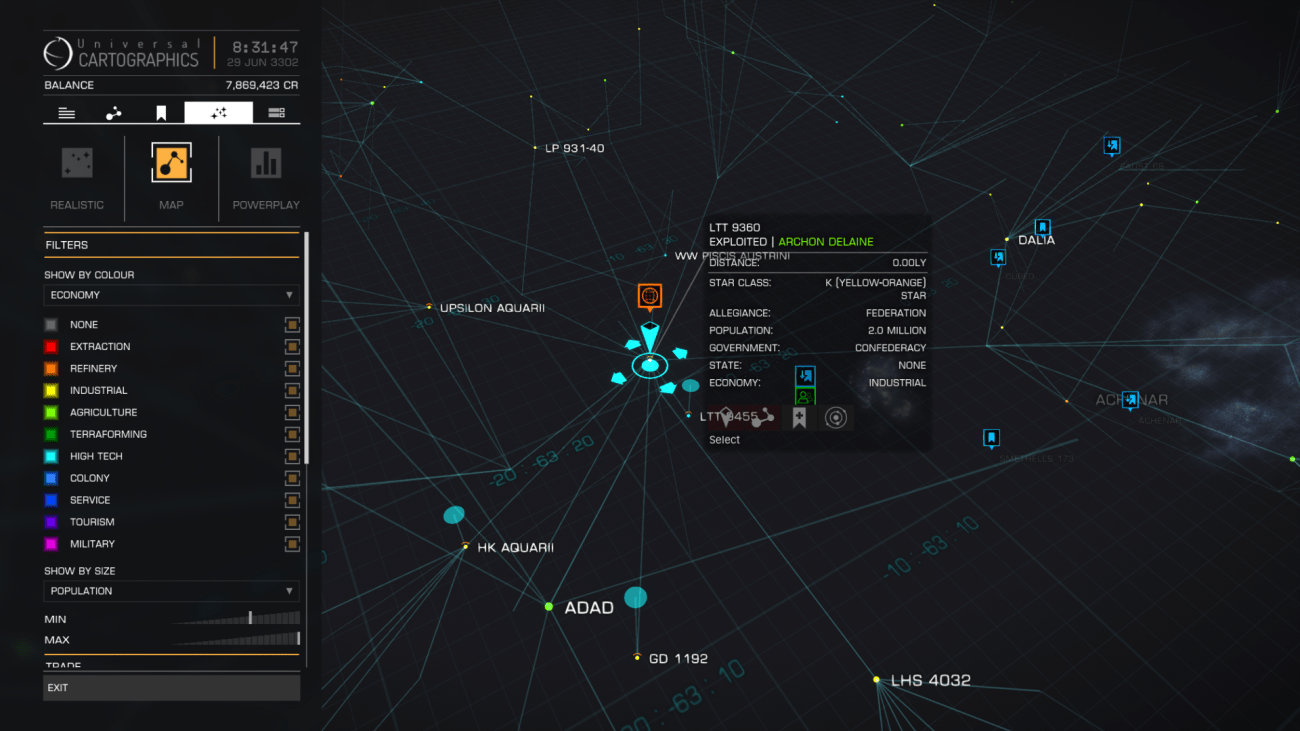
Task: Click the Exit button
Action: [171, 687]
